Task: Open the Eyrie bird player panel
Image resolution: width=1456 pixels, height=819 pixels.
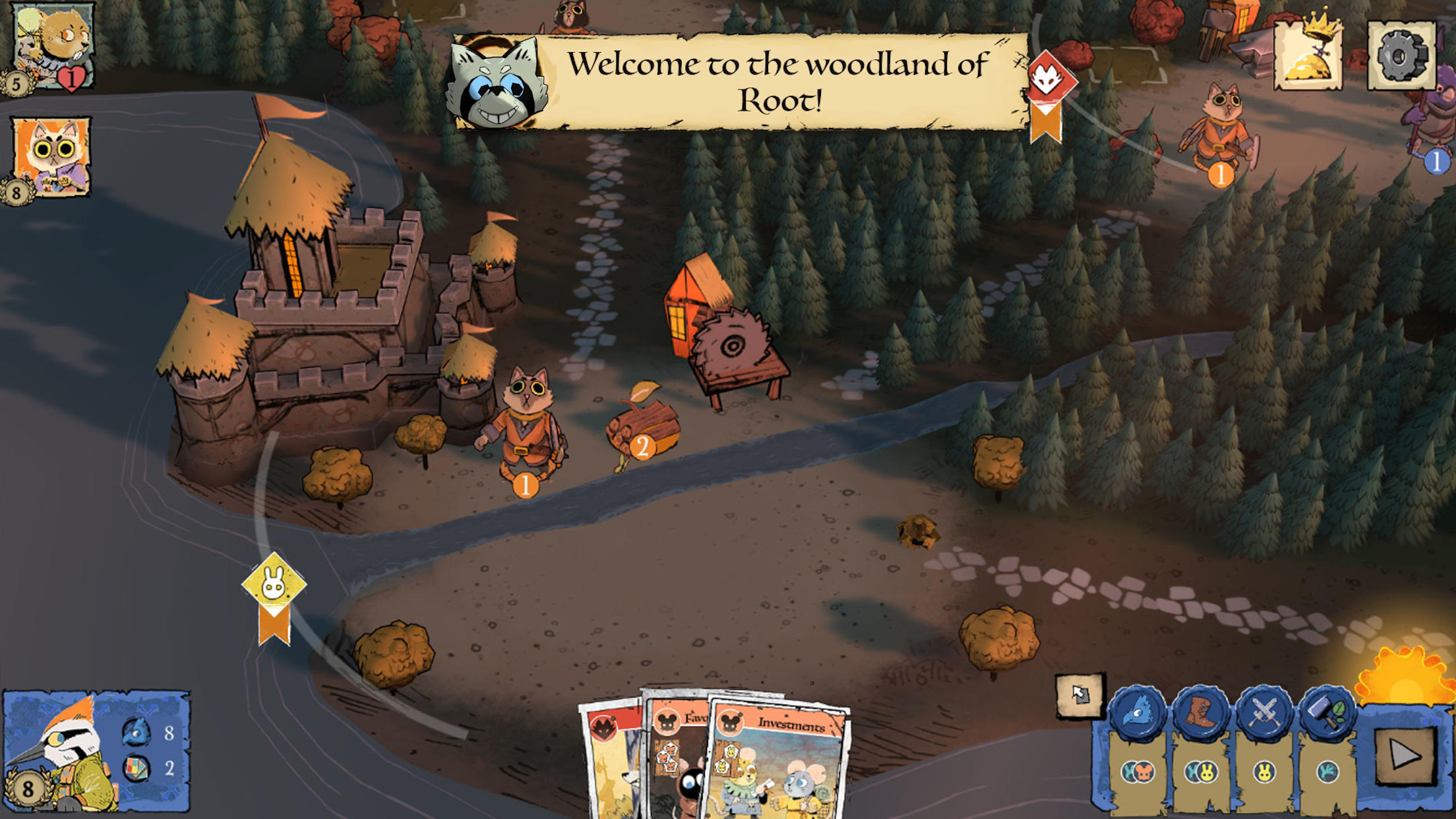Action: [96, 750]
